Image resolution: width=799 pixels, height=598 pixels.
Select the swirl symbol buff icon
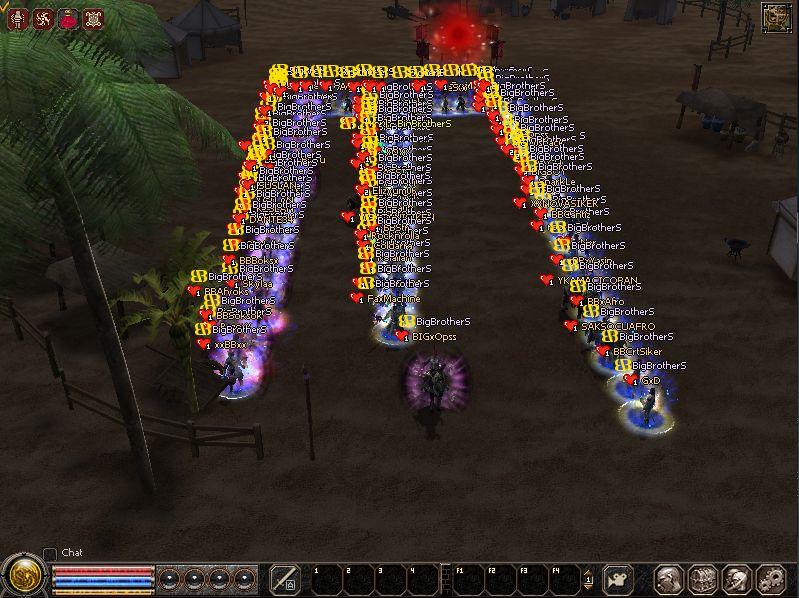pyautogui.click(x=43, y=17)
